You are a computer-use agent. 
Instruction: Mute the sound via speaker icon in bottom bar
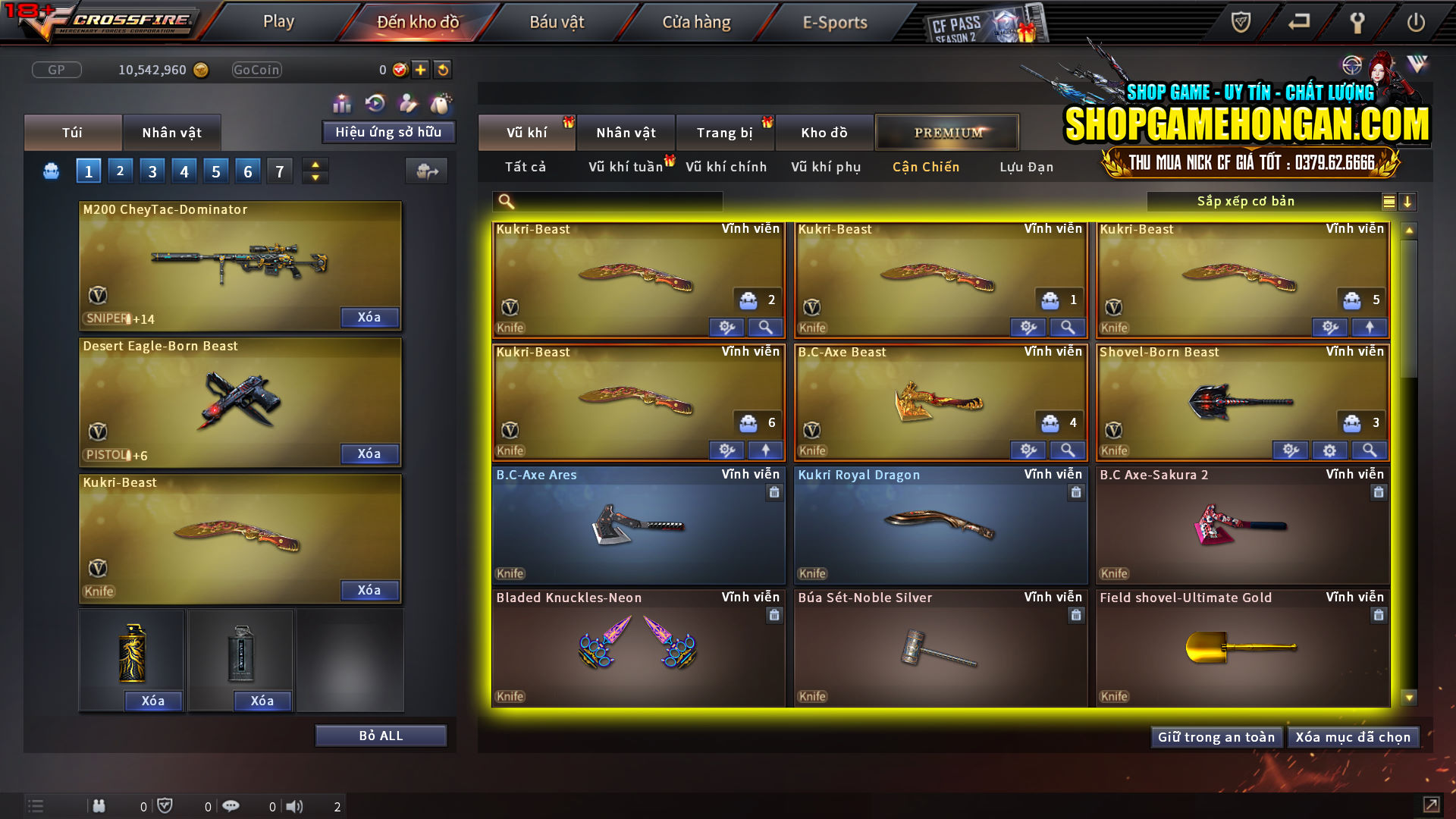pyautogui.click(x=294, y=806)
